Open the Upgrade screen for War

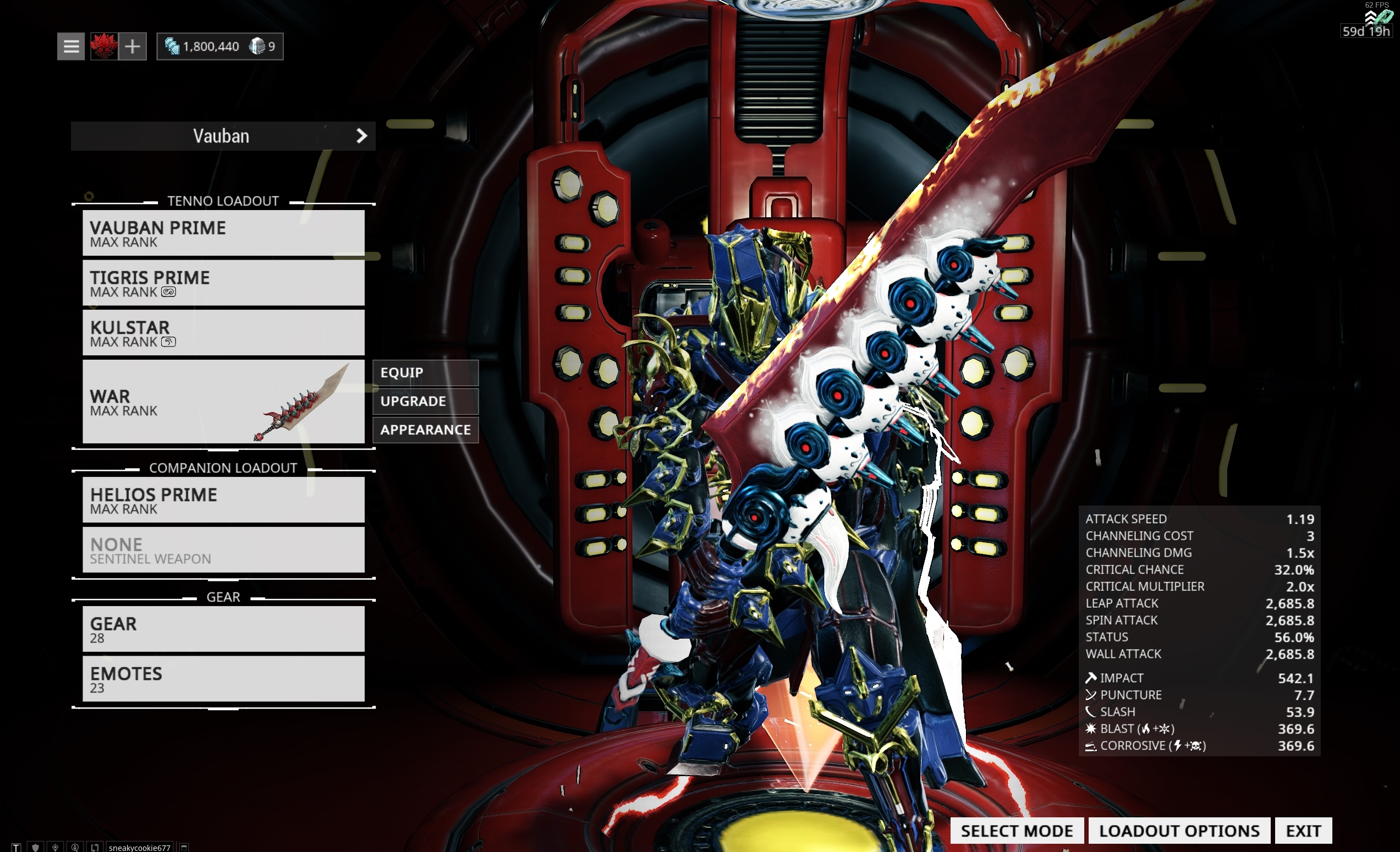(425, 401)
